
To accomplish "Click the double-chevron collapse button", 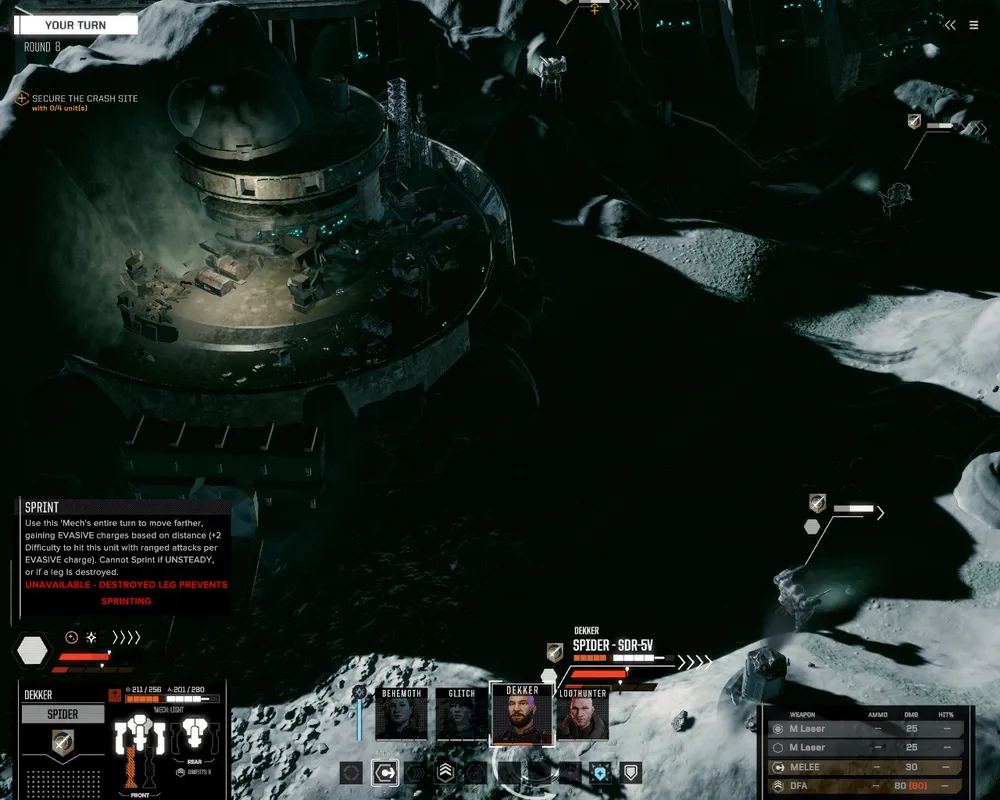I will point(950,25).
